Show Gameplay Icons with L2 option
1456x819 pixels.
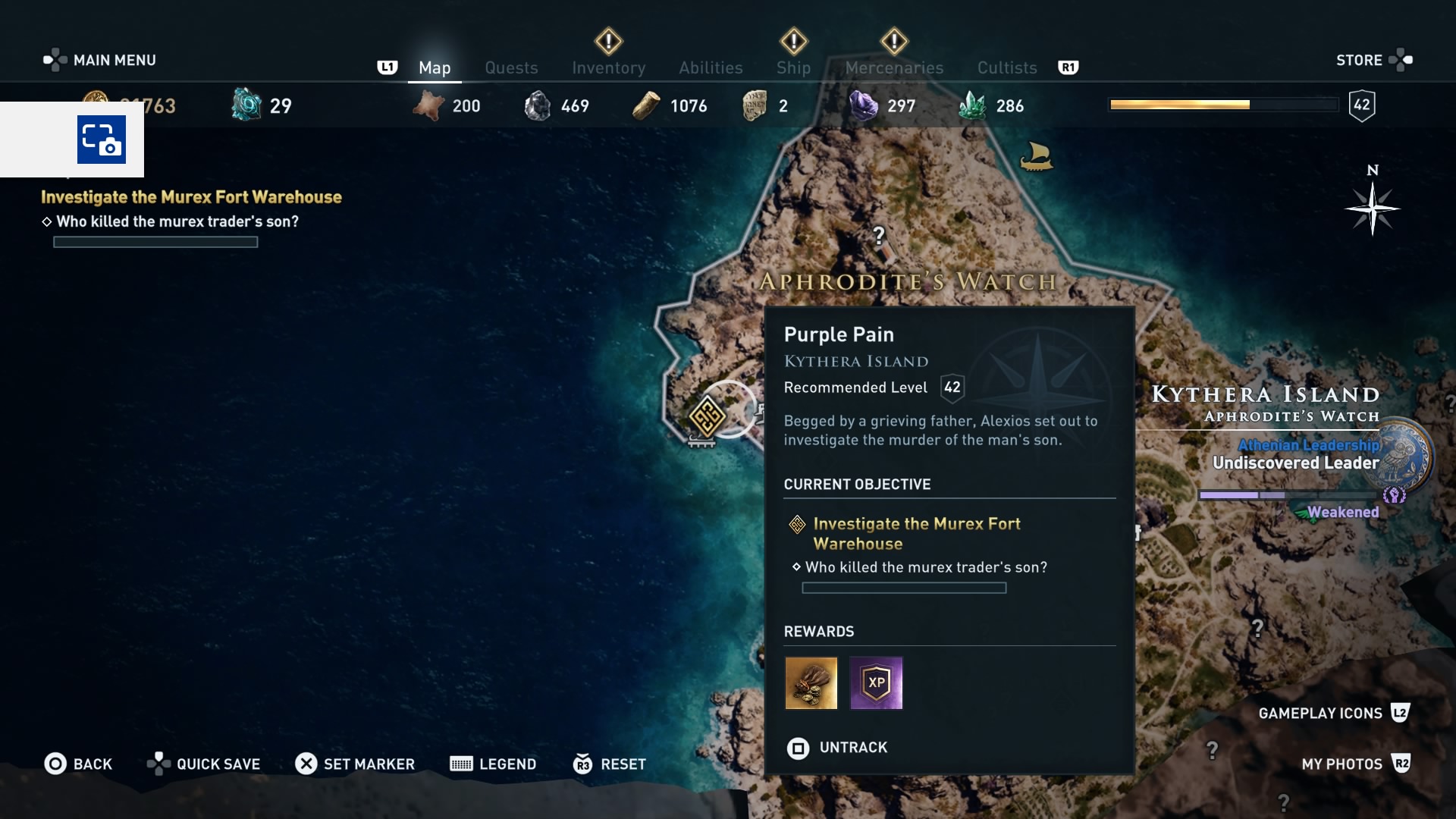[x=1335, y=713]
